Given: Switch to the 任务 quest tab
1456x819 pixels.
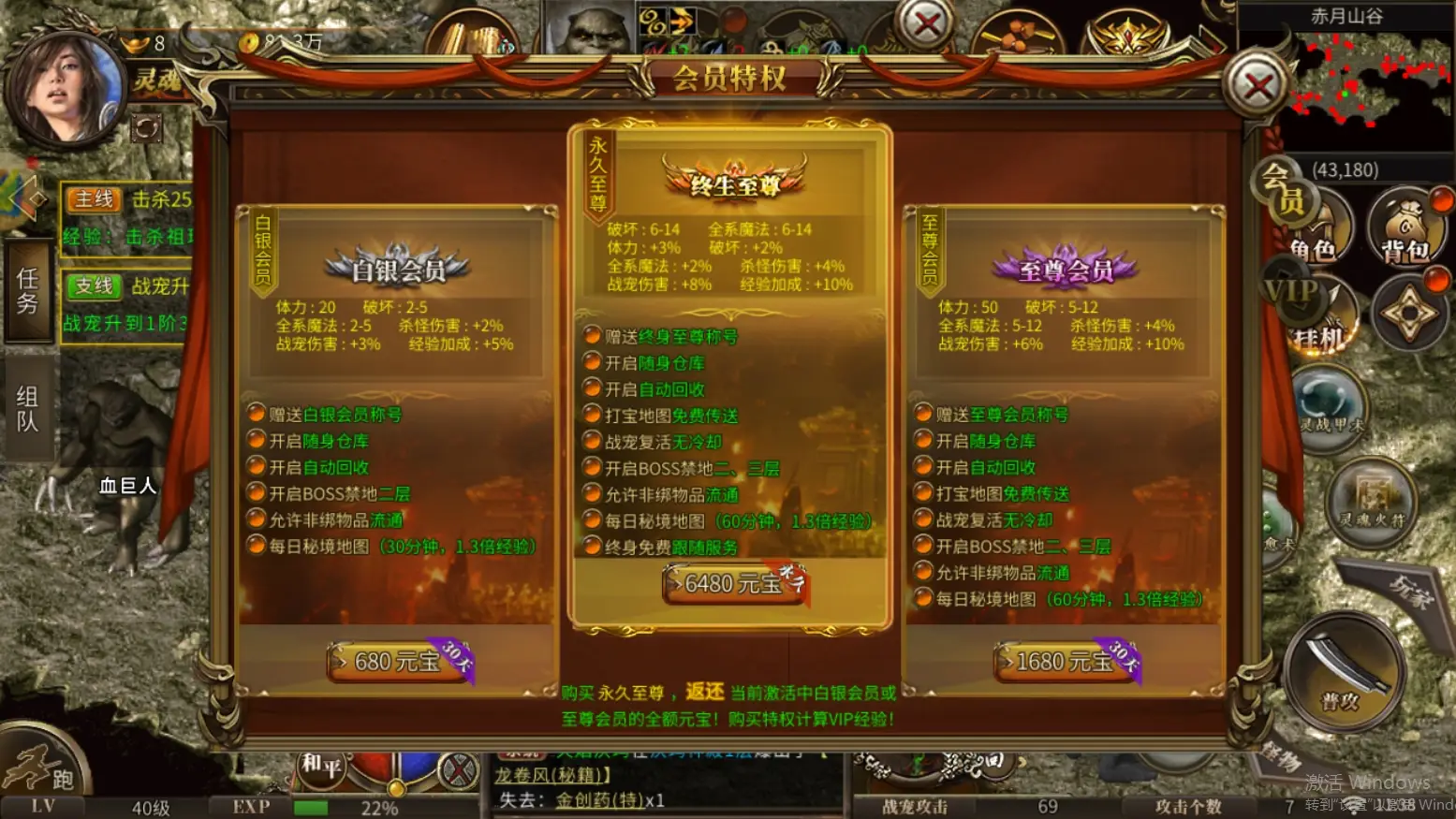Looking at the screenshot, I should point(28,290).
